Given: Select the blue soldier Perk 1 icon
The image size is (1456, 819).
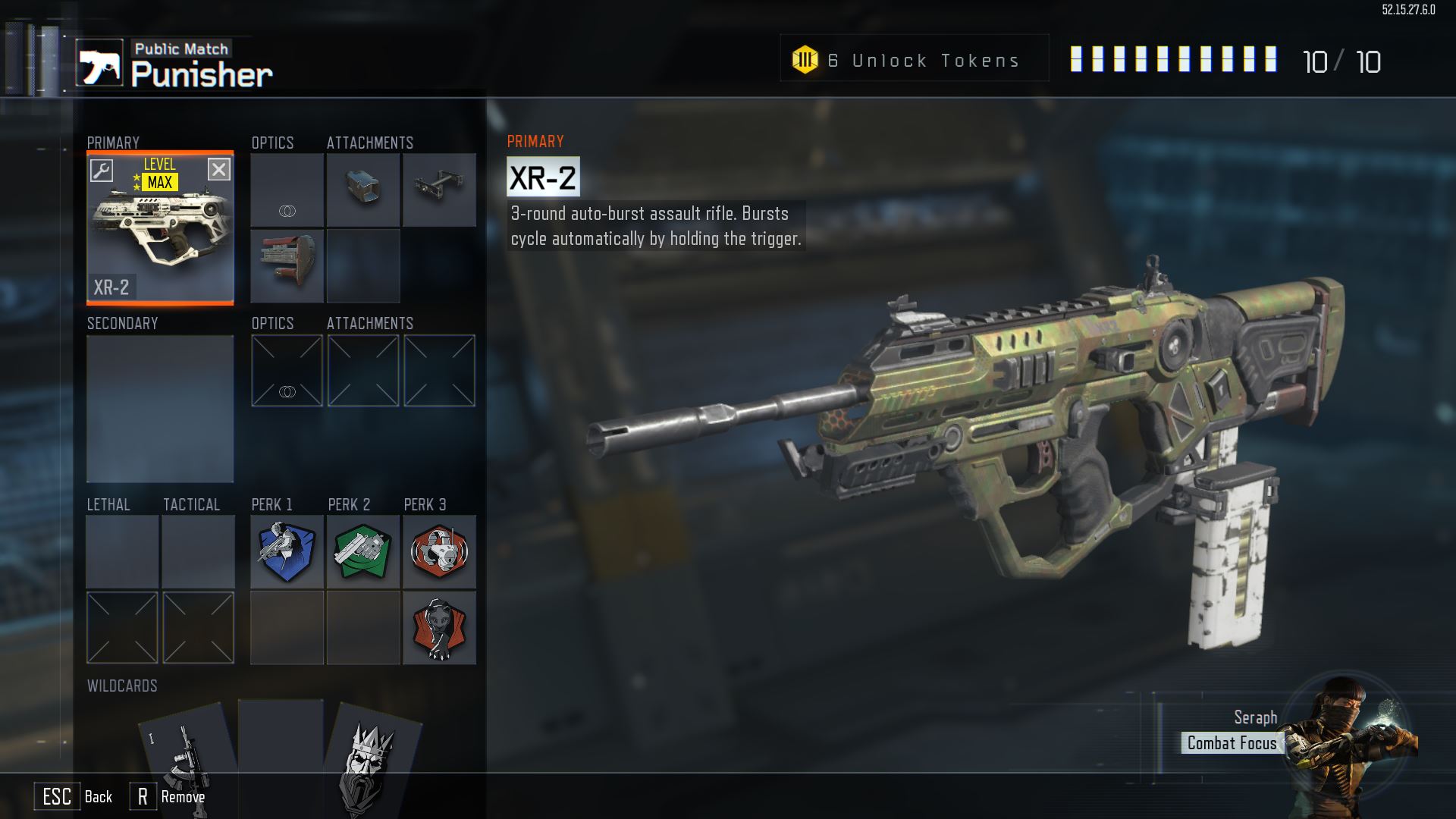Looking at the screenshot, I should pyautogui.click(x=287, y=551).
